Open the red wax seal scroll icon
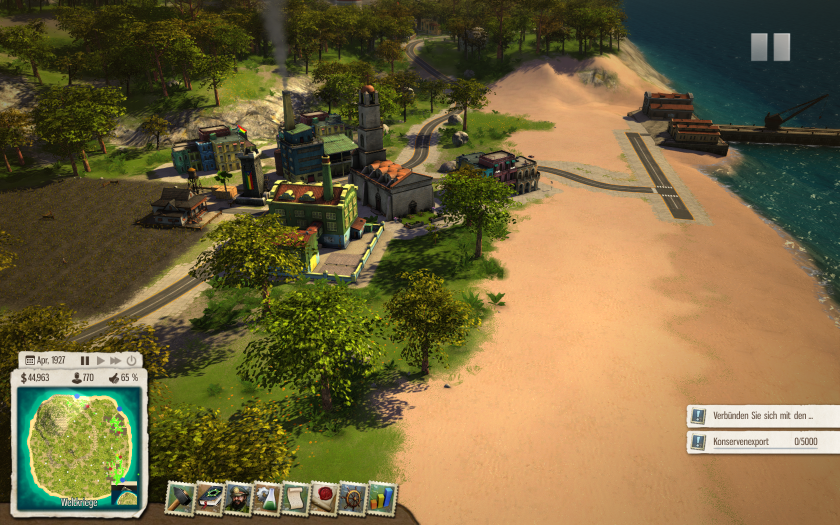The width and height of the screenshot is (840, 525). click(x=324, y=498)
